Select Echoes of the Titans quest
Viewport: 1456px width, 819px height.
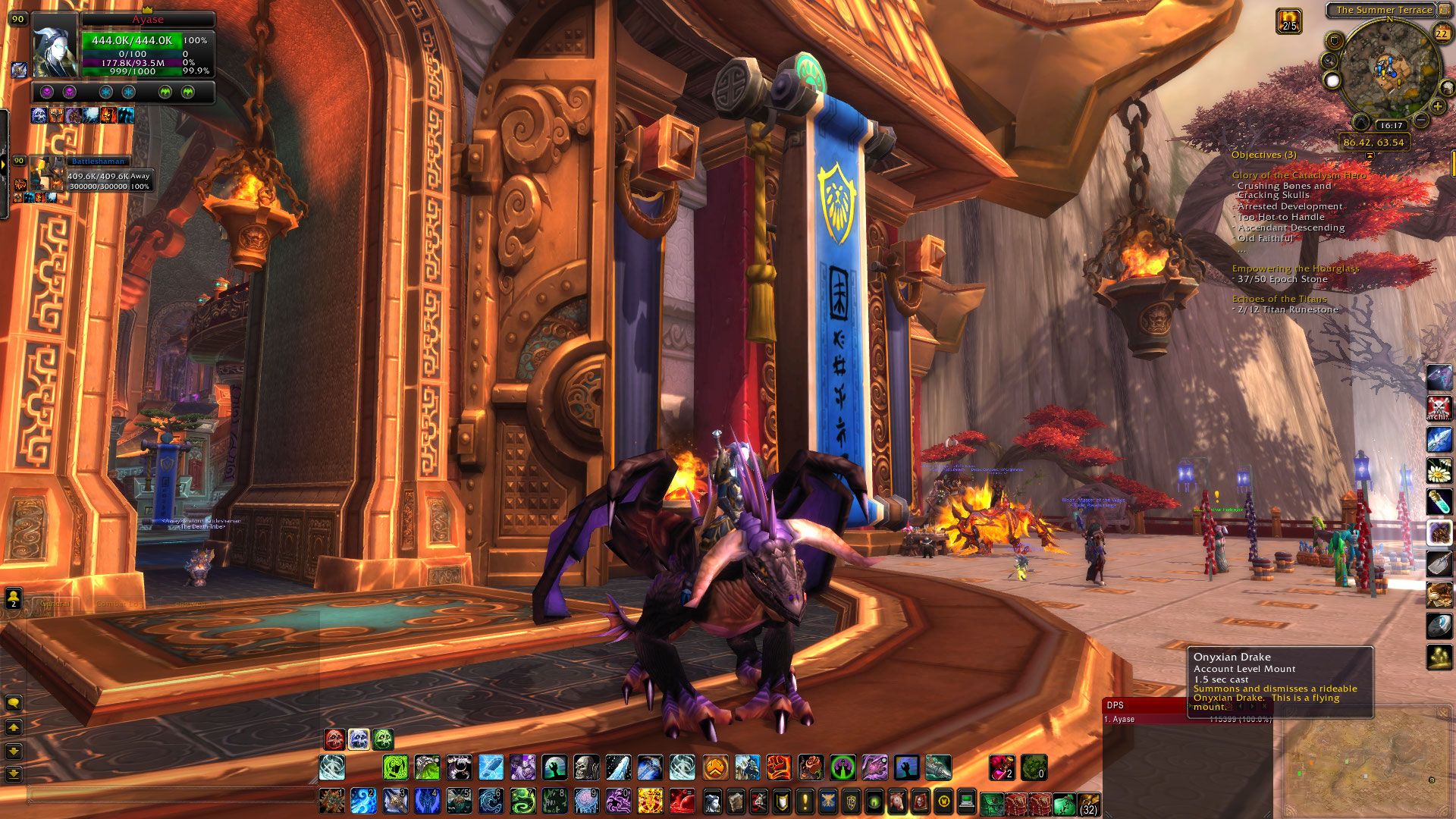click(x=1278, y=299)
